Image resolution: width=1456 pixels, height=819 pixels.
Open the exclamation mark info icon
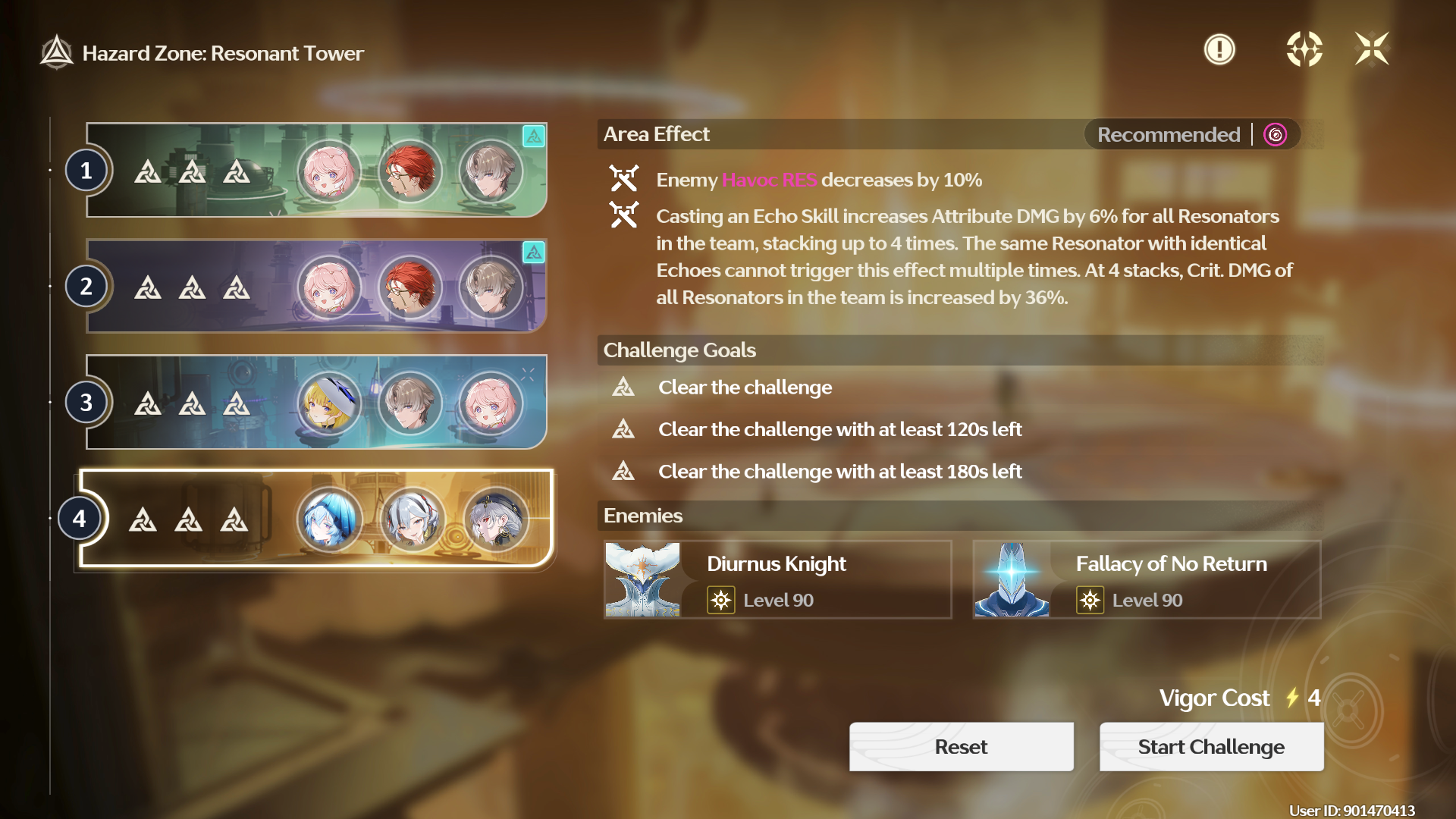pos(1219,50)
